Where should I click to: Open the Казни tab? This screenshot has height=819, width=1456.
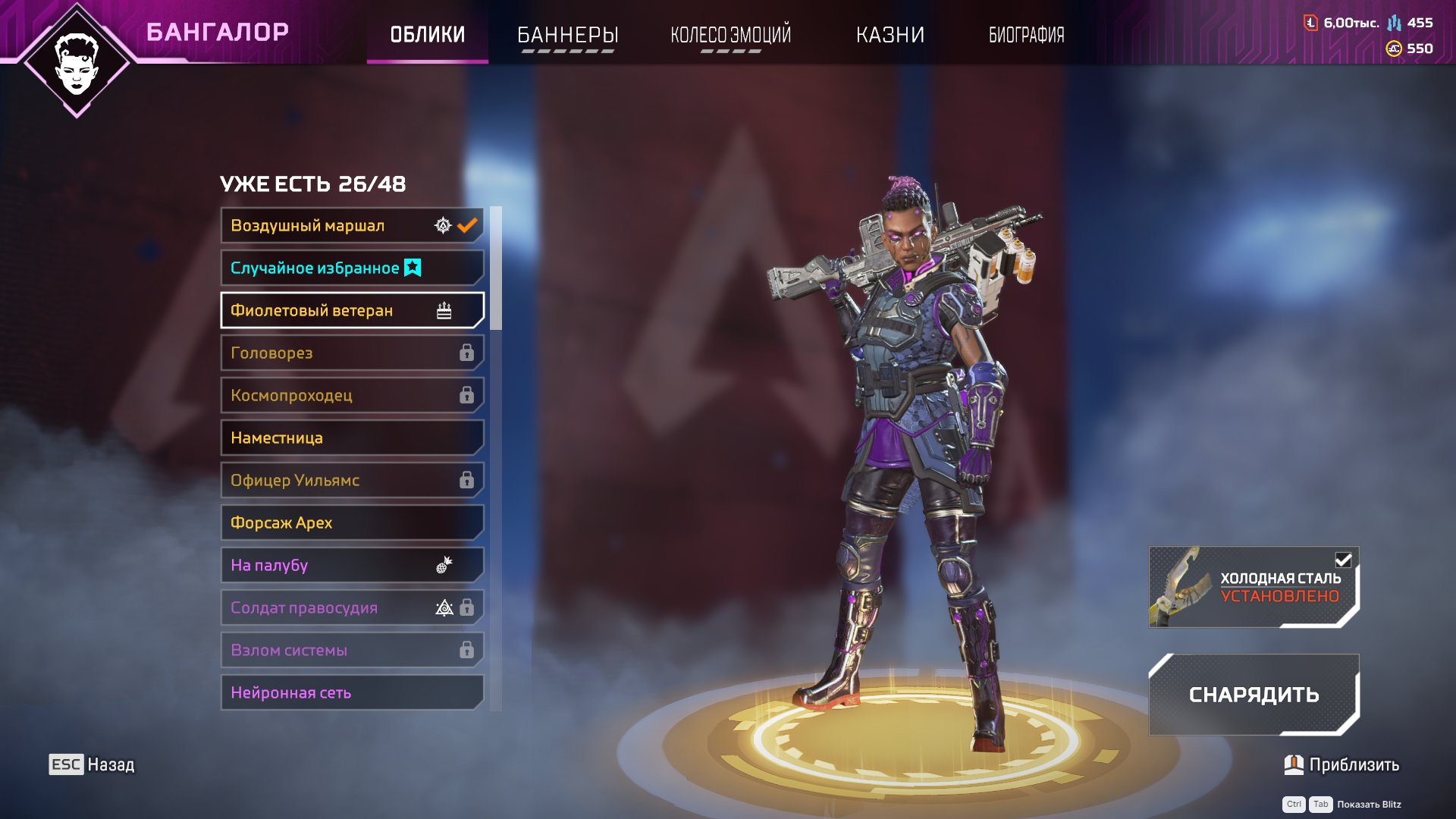(x=890, y=35)
